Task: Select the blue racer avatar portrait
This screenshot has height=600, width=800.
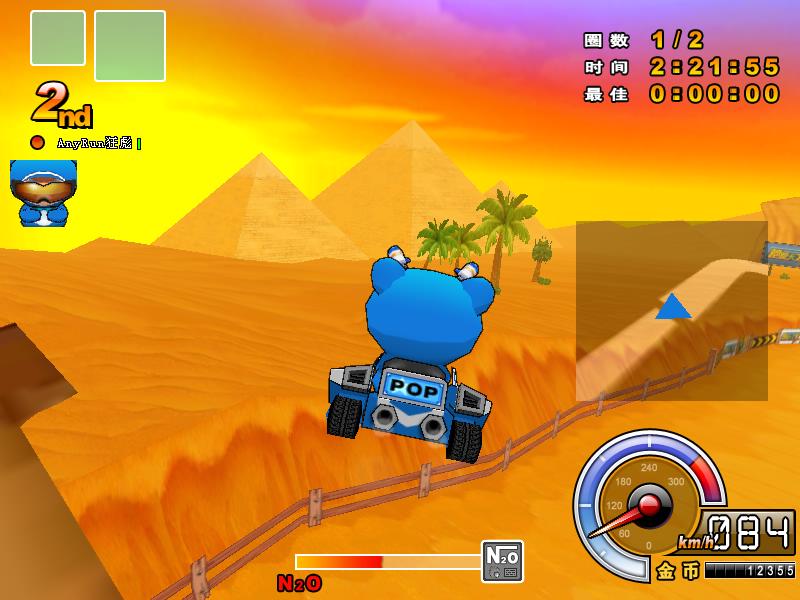Action: pyautogui.click(x=43, y=192)
